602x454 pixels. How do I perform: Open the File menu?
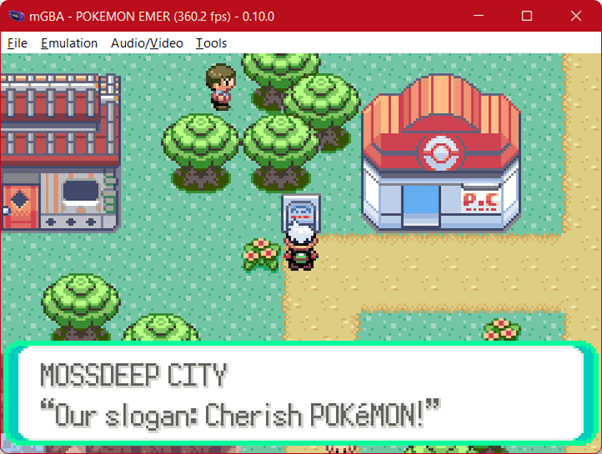coord(17,43)
